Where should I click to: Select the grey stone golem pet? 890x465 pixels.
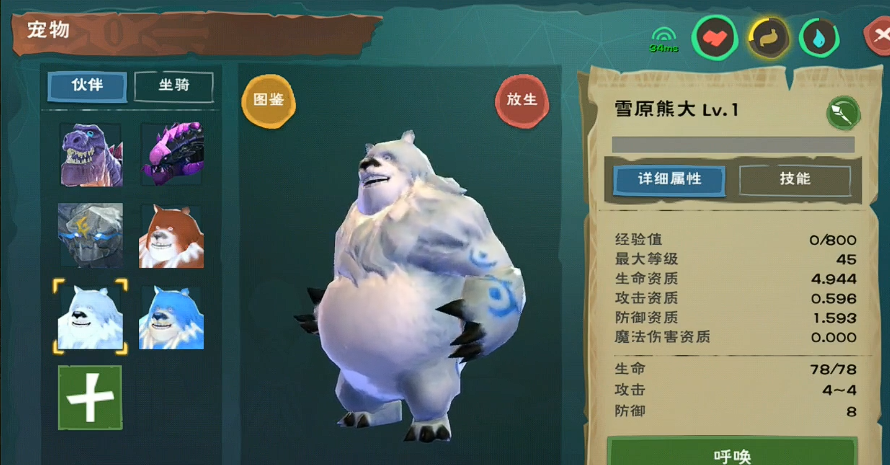(90, 235)
